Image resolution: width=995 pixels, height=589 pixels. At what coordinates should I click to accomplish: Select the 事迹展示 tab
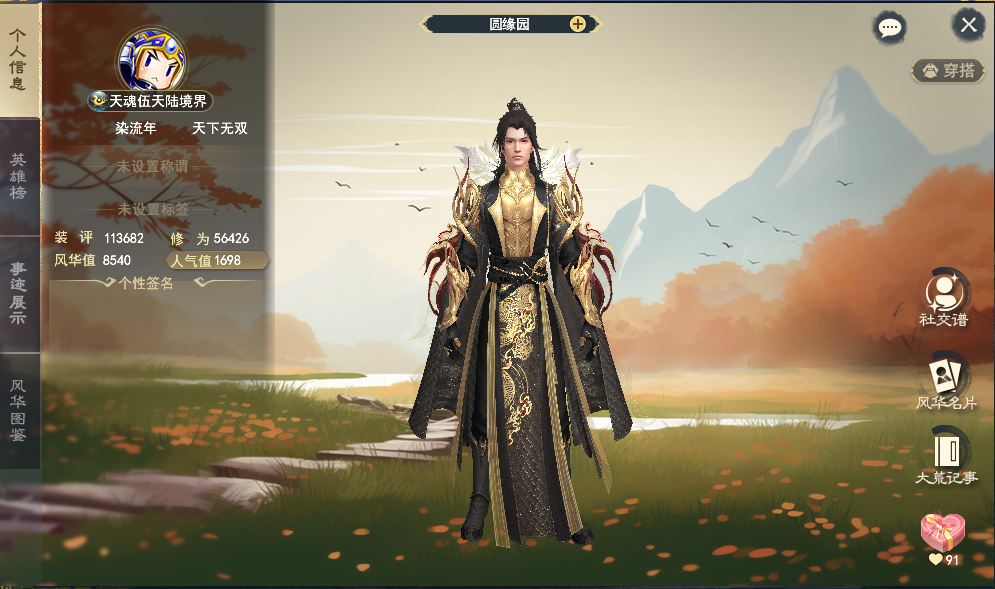(x=19, y=293)
